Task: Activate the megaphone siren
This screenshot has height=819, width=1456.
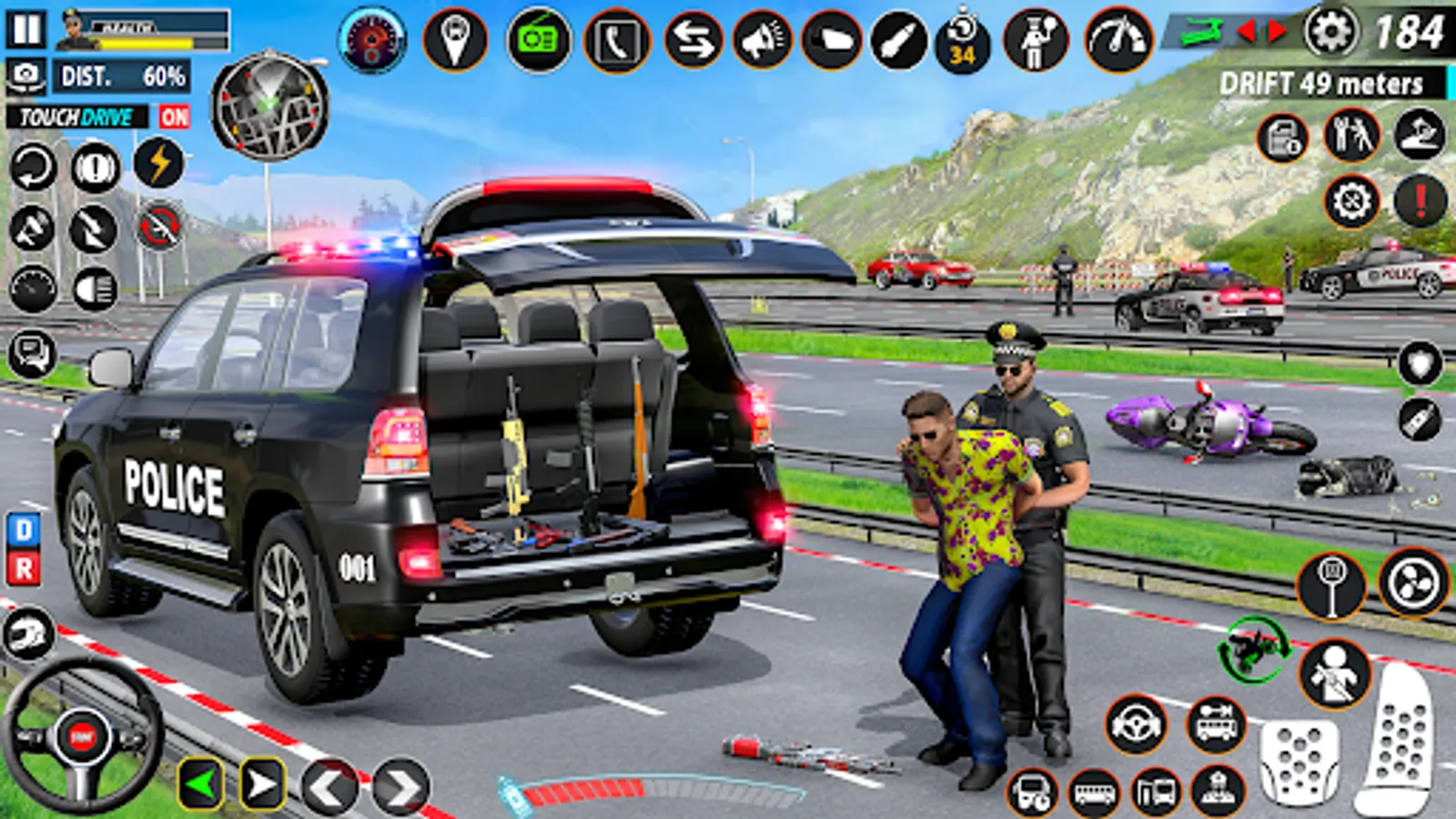Action: [763, 41]
